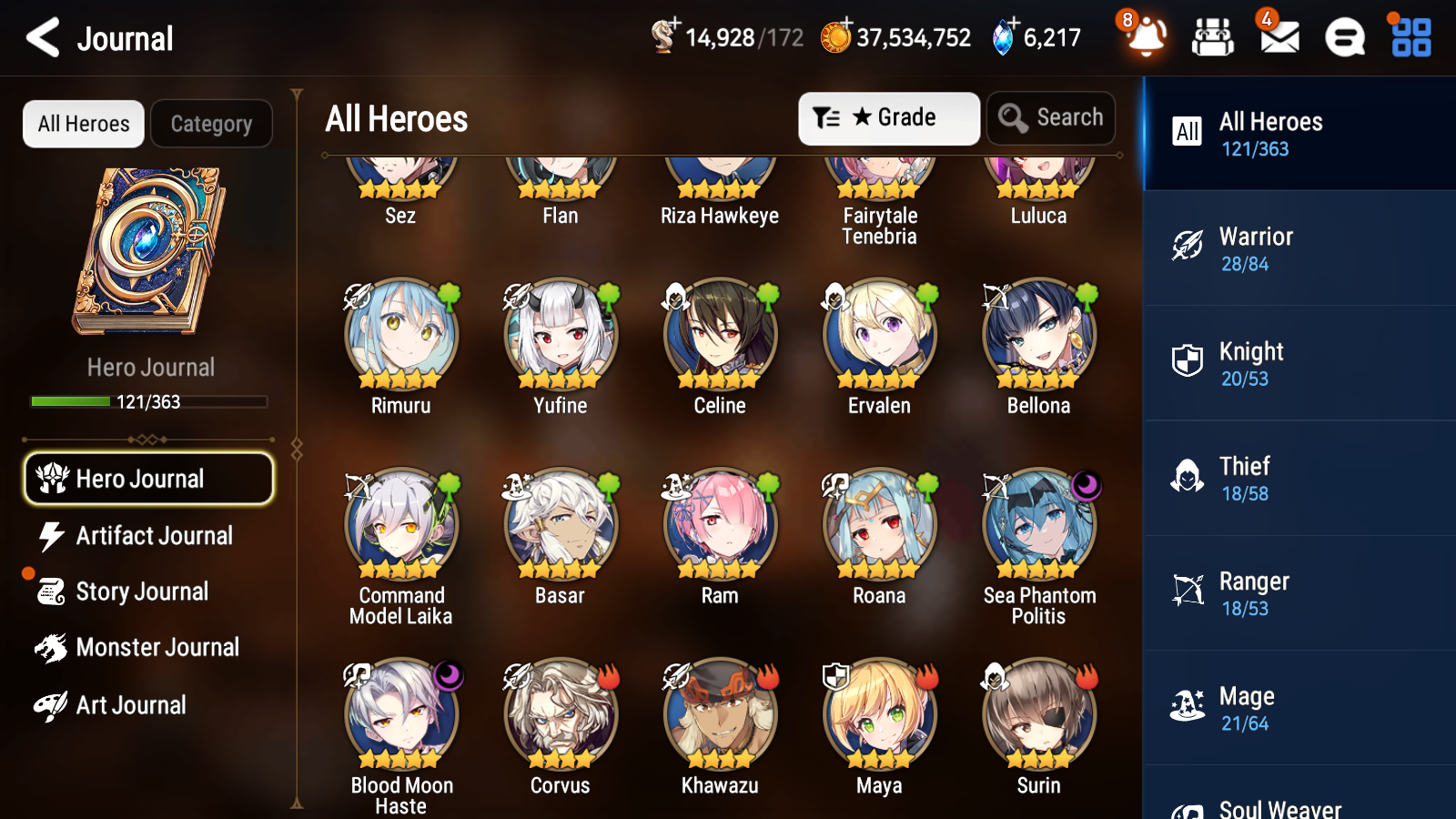
Task: Open the Search function
Action: click(x=1051, y=117)
